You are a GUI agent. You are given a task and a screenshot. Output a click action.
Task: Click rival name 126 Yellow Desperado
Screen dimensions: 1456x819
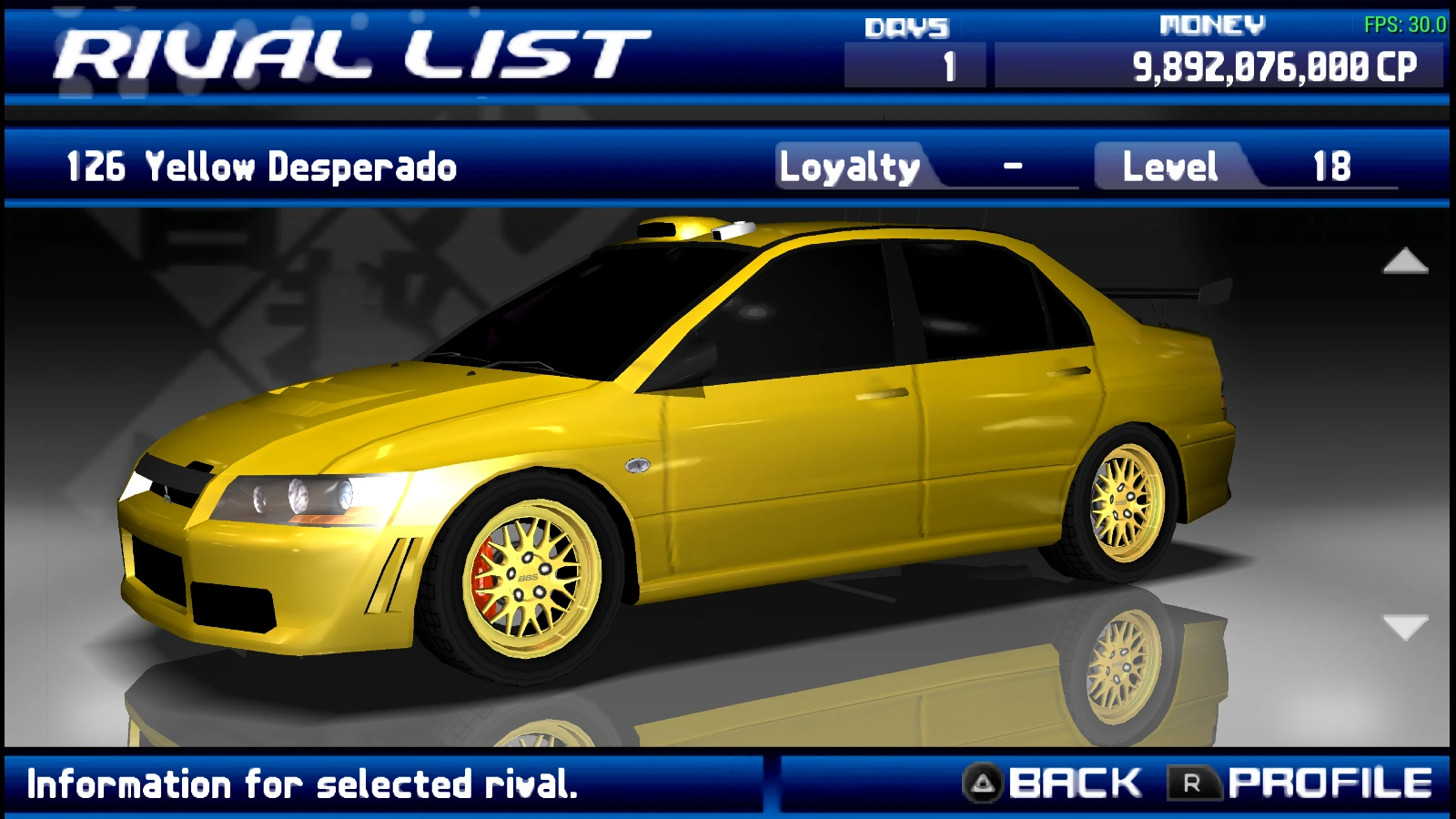pyautogui.click(x=259, y=167)
